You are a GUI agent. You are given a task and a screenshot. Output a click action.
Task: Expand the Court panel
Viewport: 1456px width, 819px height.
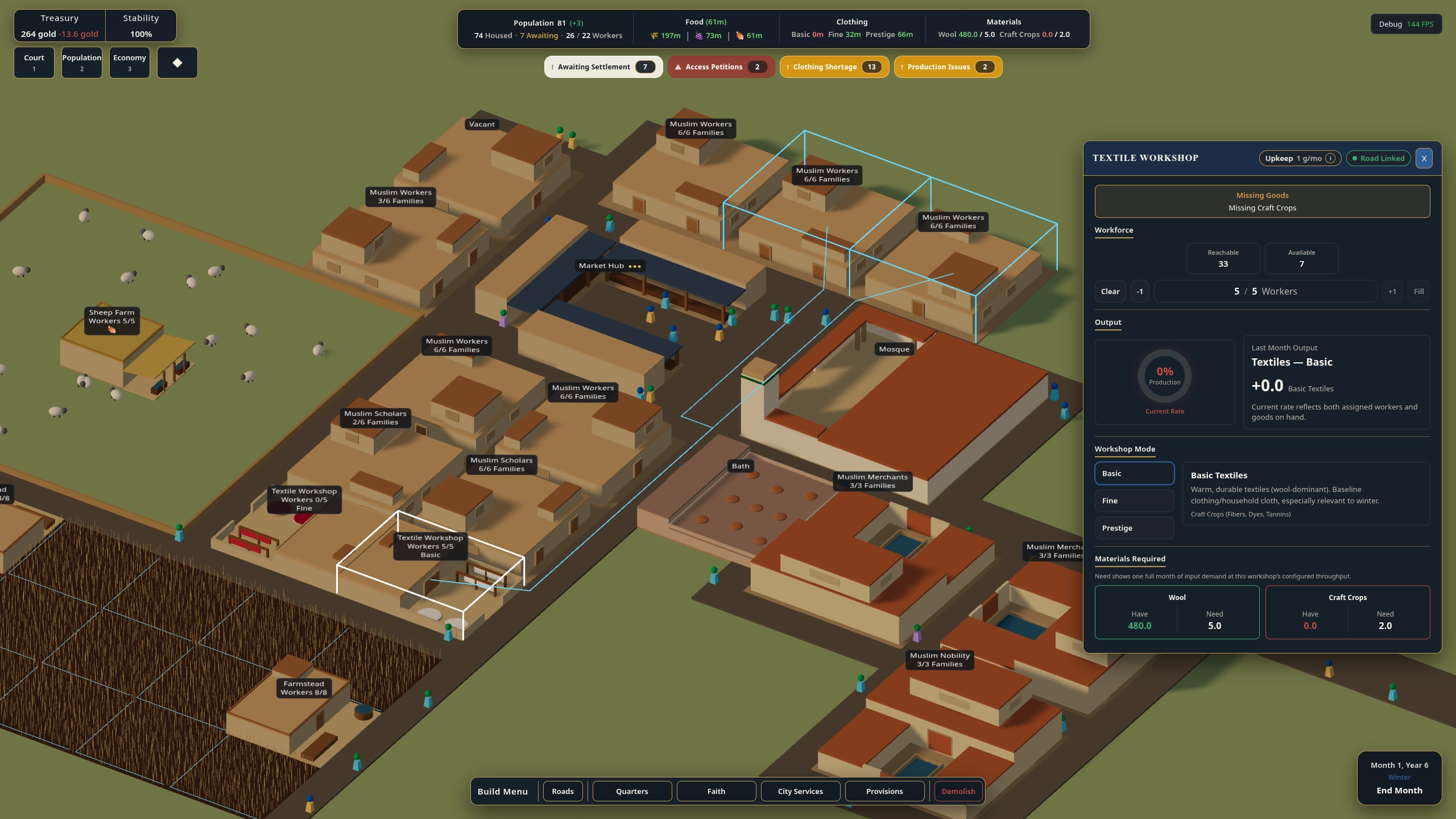pyautogui.click(x=34, y=63)
